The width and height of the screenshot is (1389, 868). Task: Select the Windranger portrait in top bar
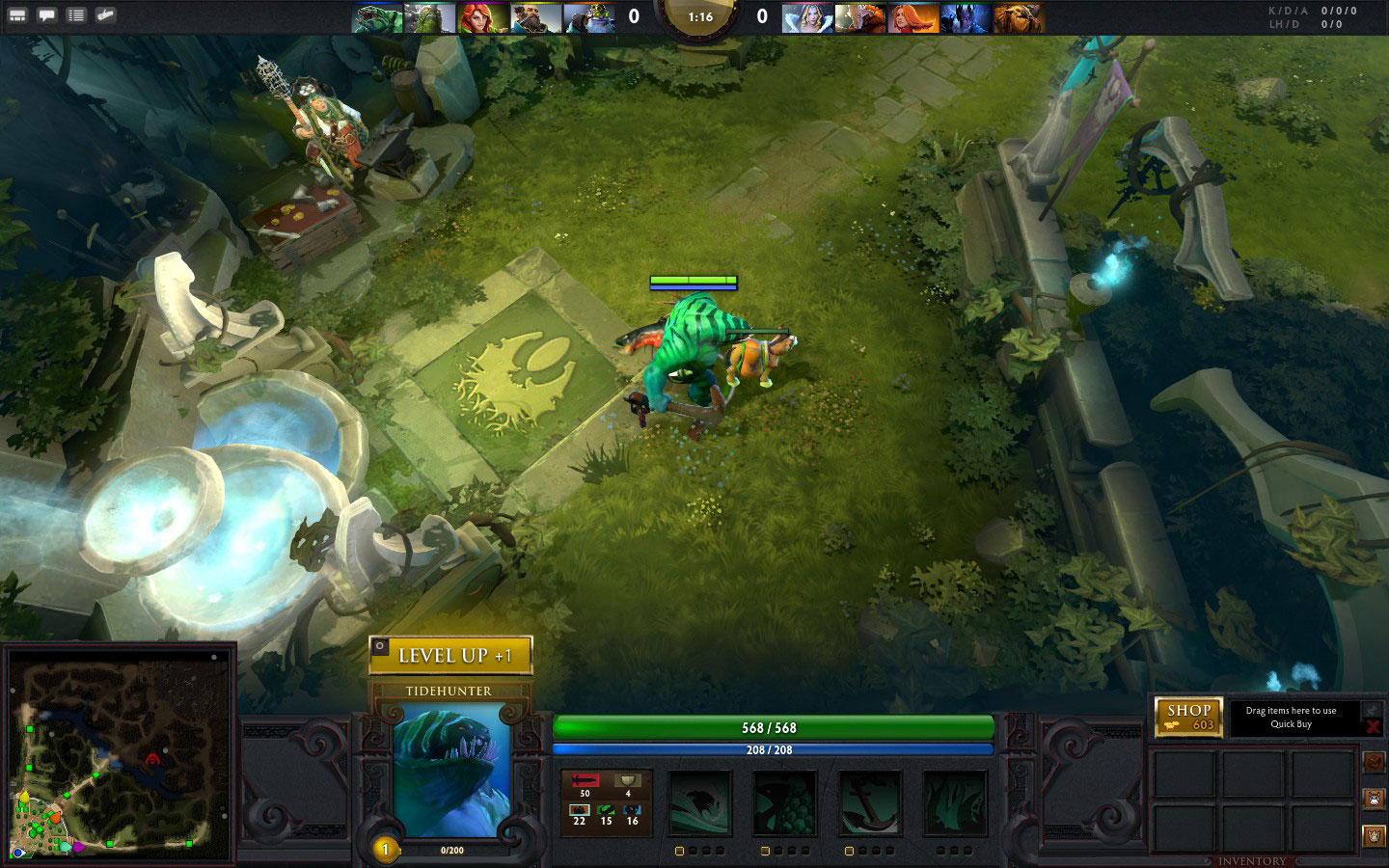point(482,17)
